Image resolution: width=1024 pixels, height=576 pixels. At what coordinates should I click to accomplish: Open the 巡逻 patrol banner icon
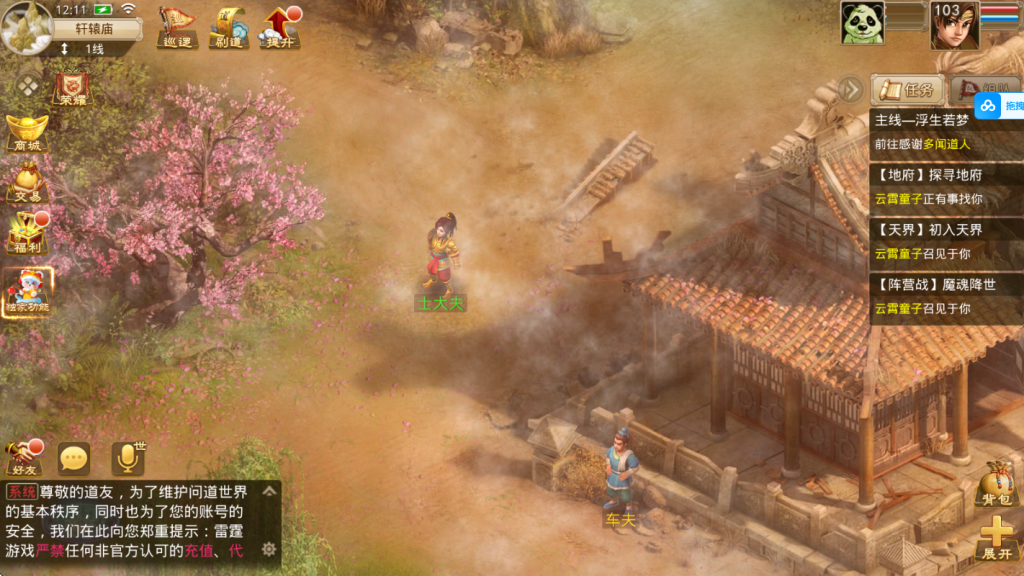coord(177,27)
